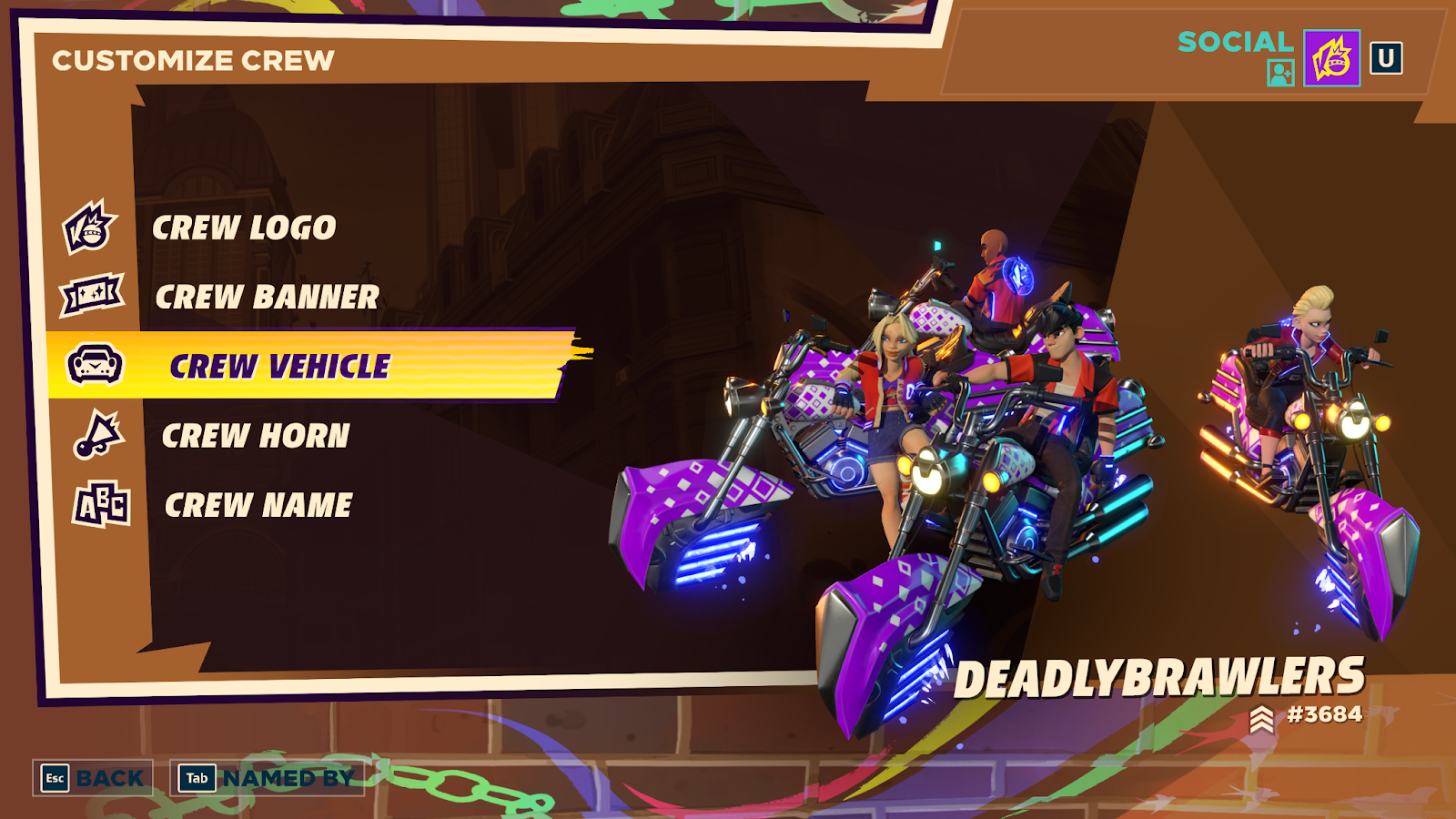Open the Crew Horn customization
The width and height of the screenshot is (1456, 819).
pos(255,436)
